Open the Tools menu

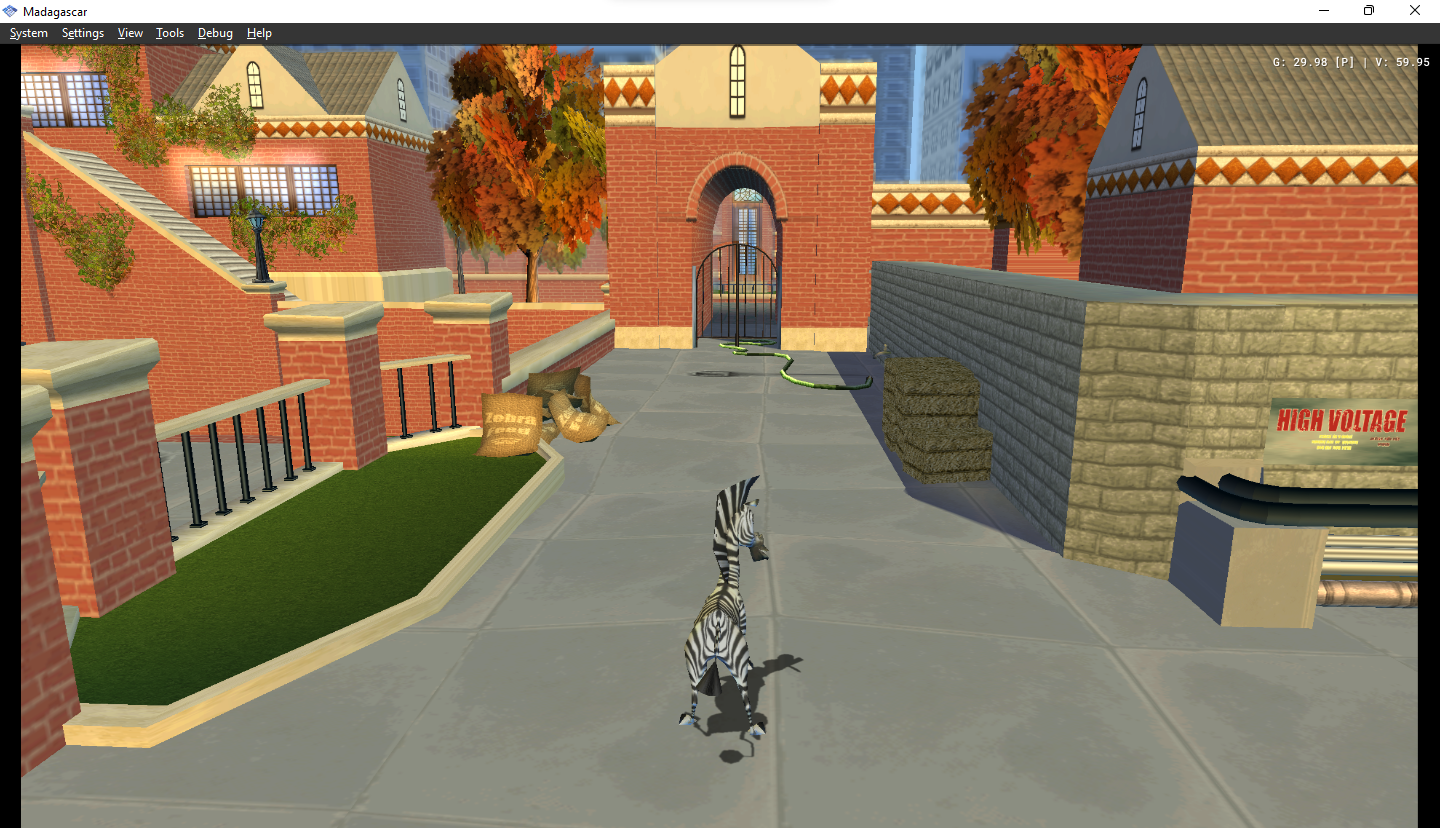click(169, 32)
